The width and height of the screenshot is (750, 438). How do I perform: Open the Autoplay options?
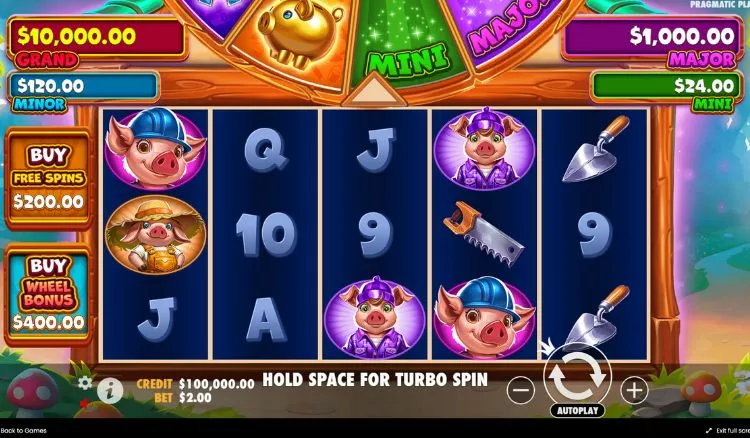pos(576,411)
